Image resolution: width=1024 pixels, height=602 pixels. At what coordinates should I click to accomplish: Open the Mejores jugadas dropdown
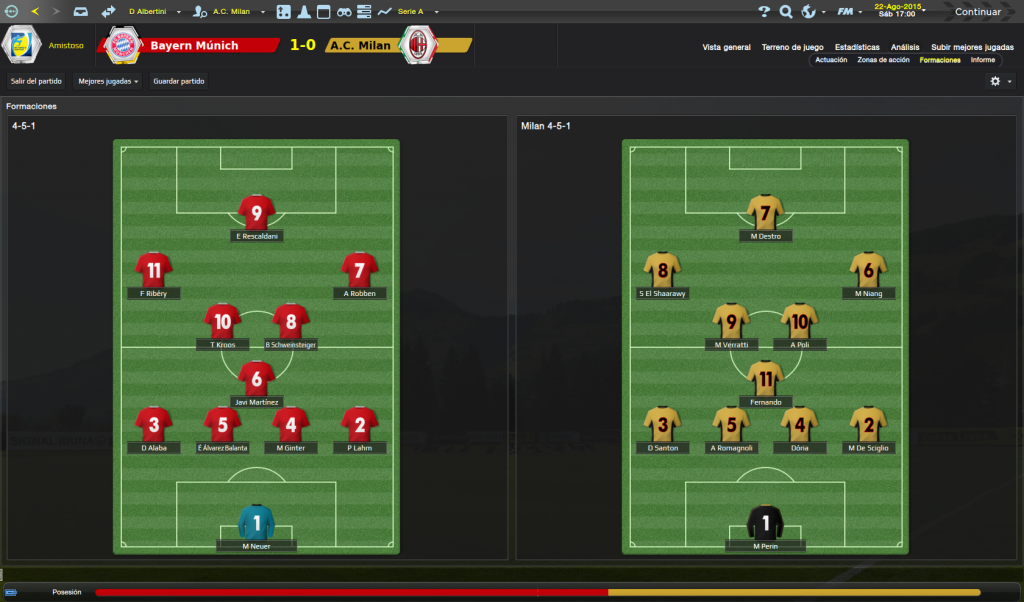(108, 81)
